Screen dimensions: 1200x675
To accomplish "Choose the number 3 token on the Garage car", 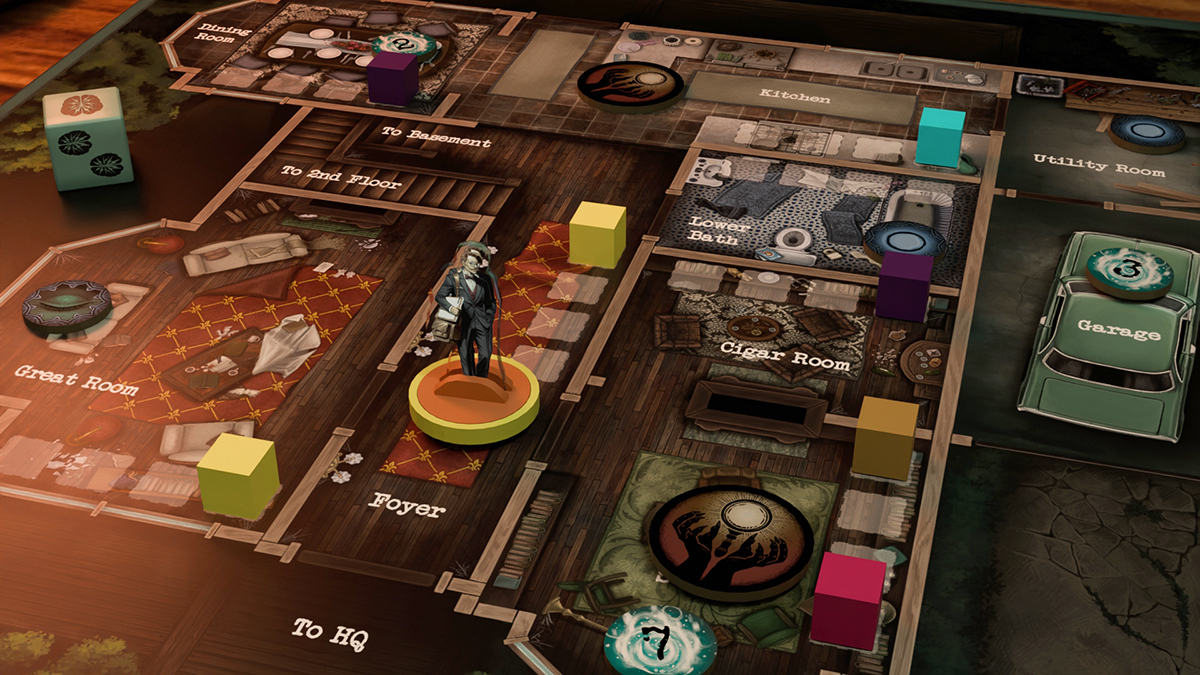I will coord(1131,271).
